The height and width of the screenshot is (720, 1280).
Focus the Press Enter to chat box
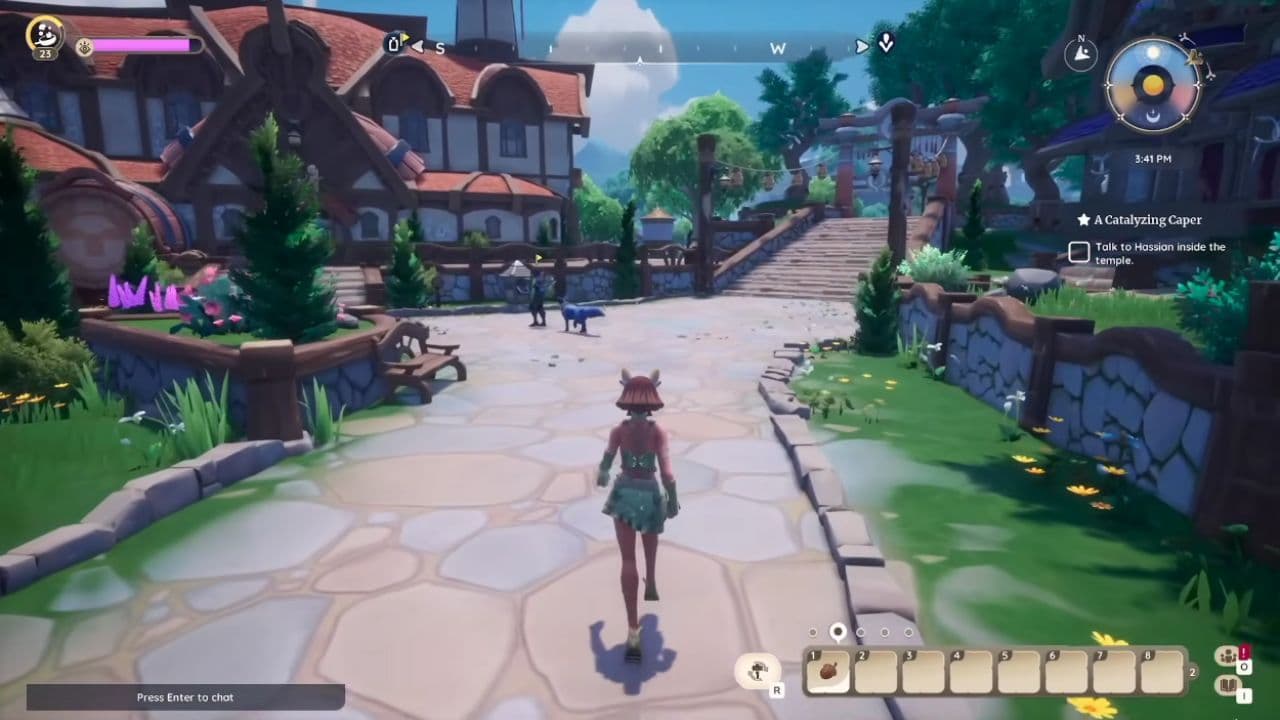click(185, 697)
